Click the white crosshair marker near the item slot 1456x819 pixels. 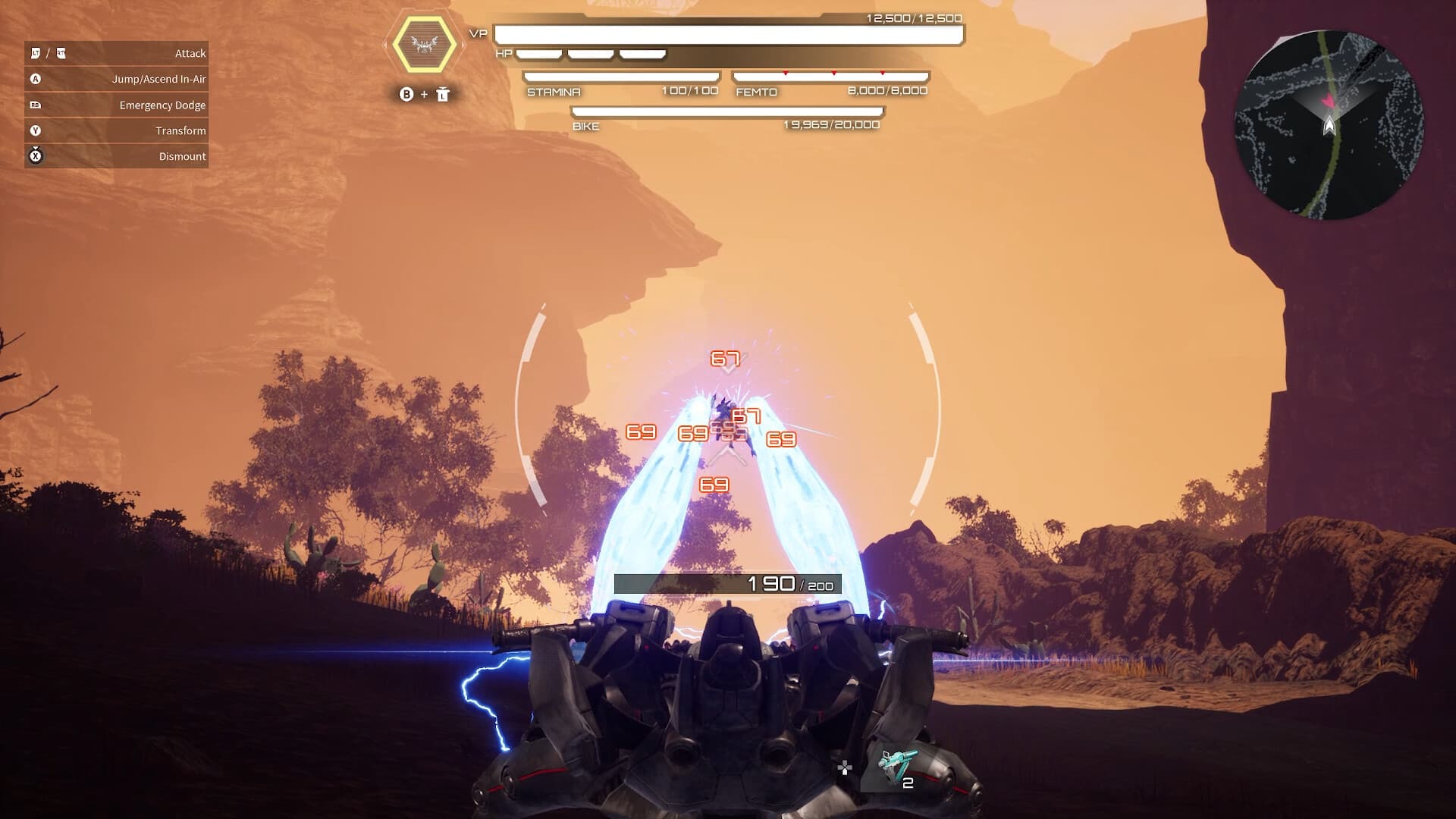844,767
